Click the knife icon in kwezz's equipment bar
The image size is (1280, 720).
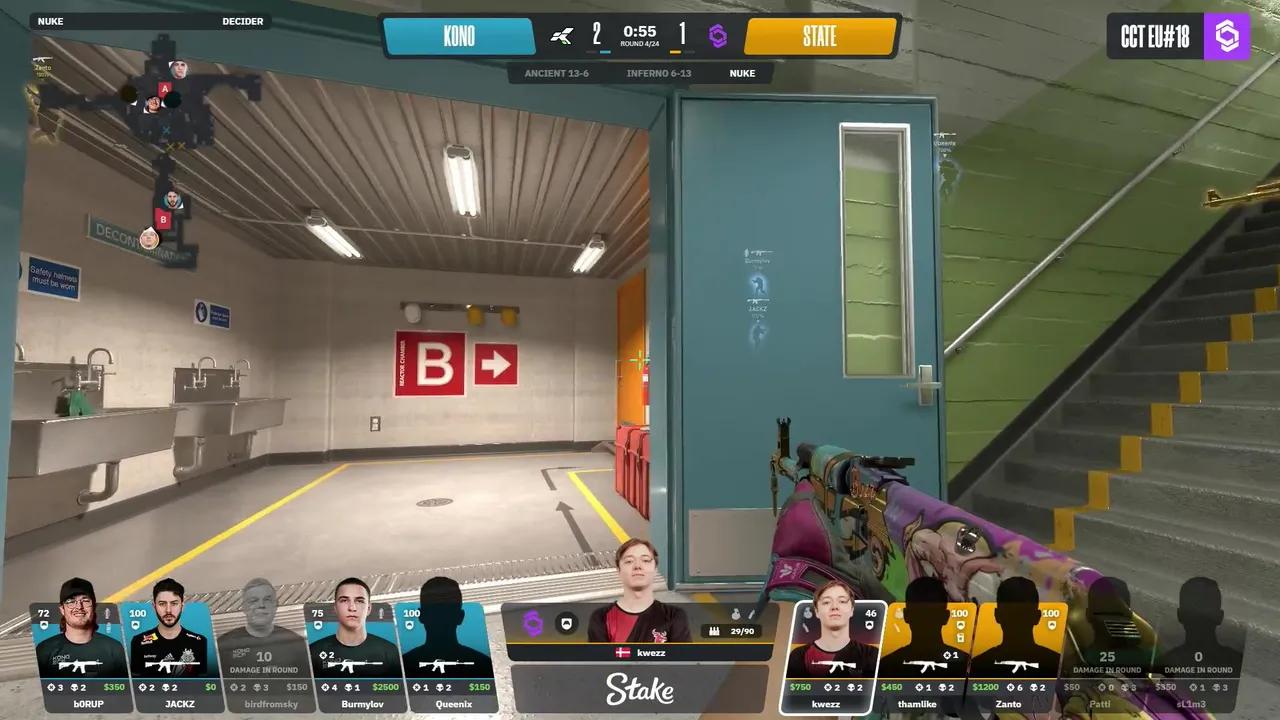coord(751,615)
